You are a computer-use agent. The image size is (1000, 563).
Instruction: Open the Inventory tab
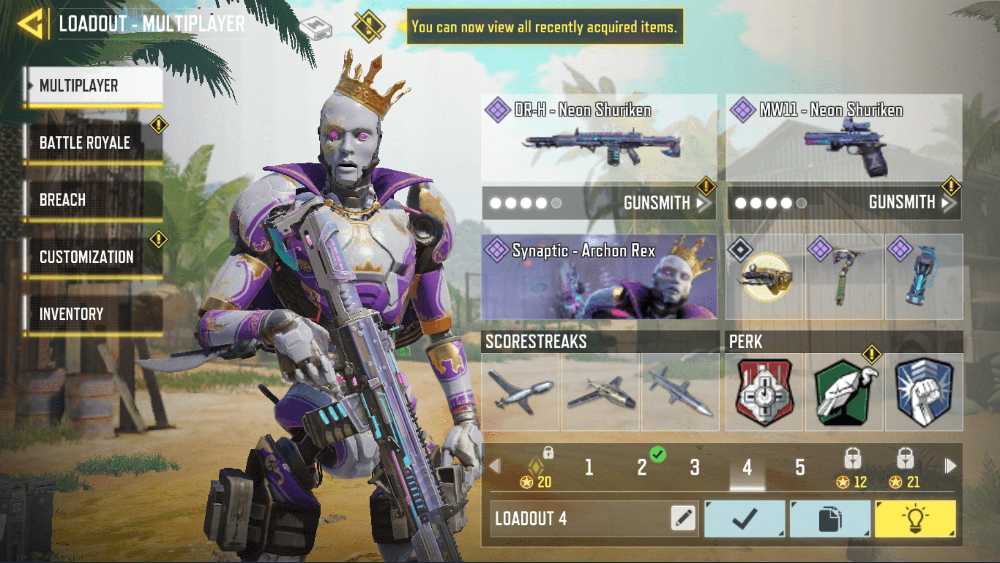click(92, 314)
